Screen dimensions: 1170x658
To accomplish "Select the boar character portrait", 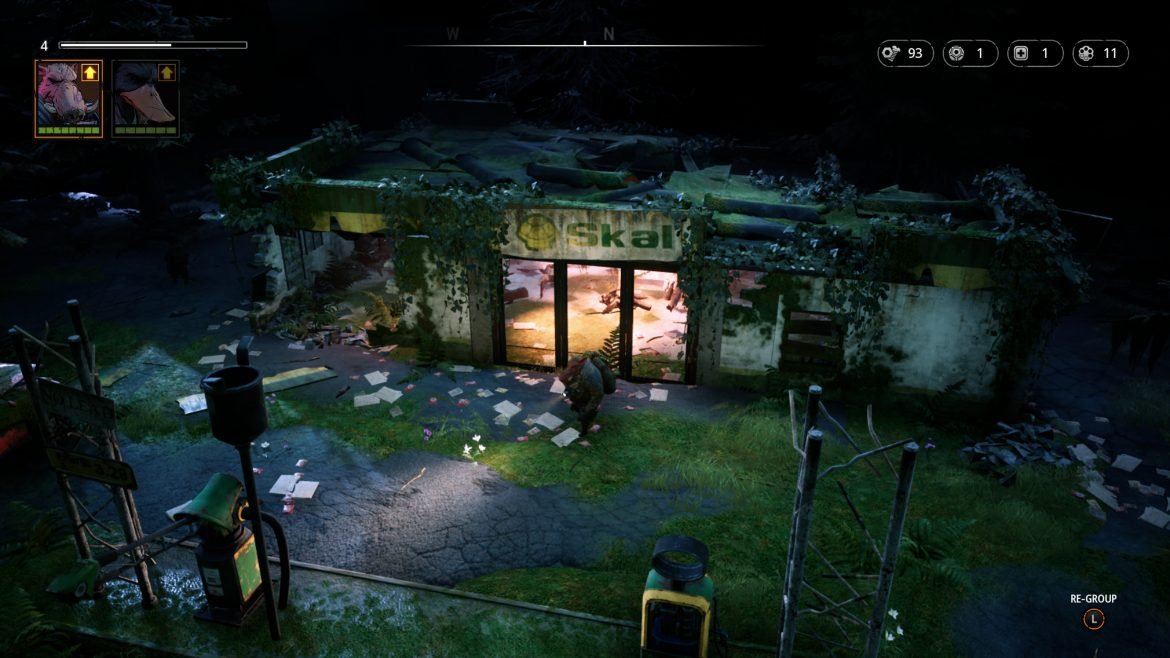I will (x=68, y=98).
